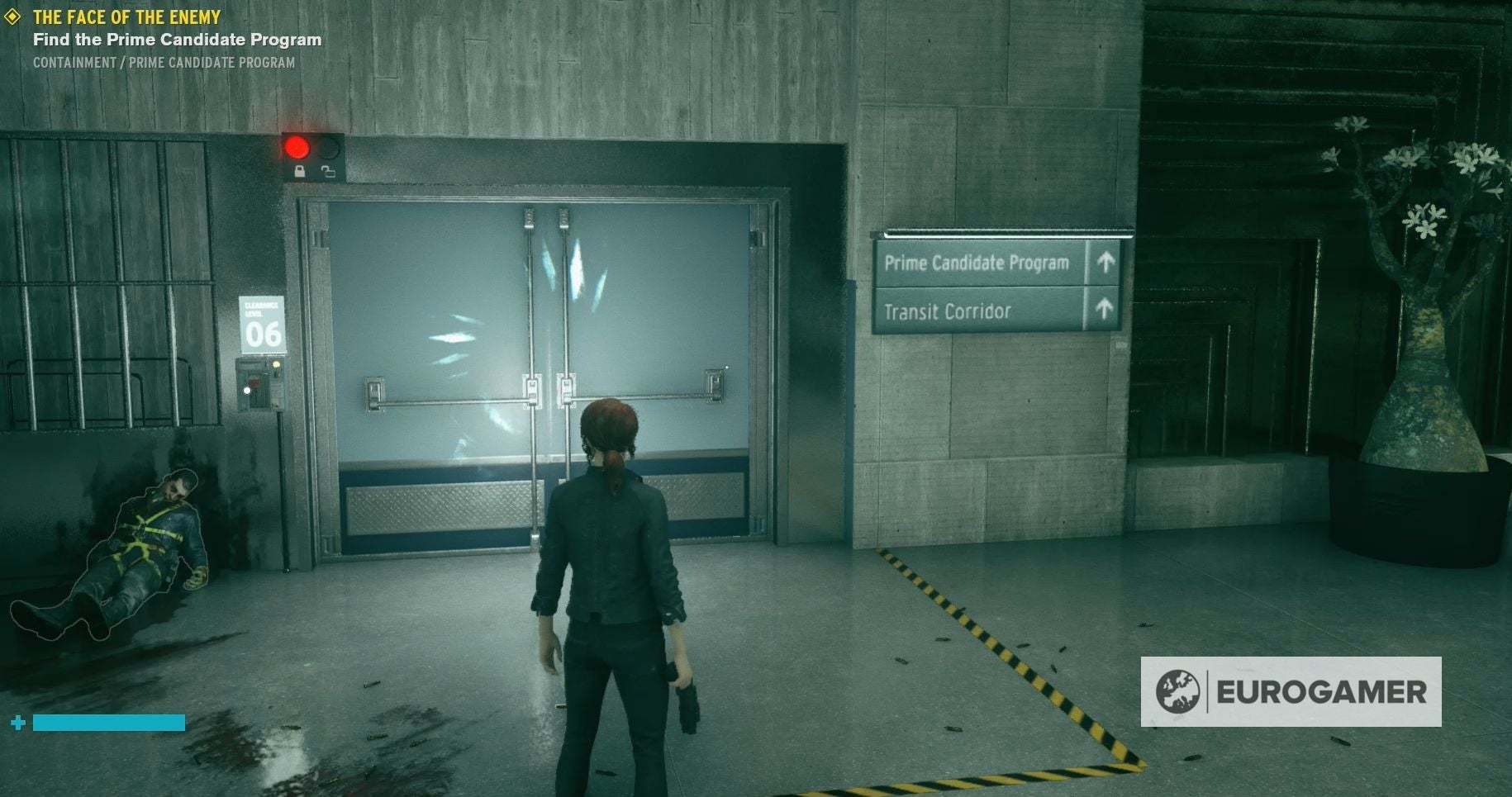Click the round dial on the keypad unit
Image resolution: width=1512 pixels, height=797 pixels.
click(x=276, y=374)
